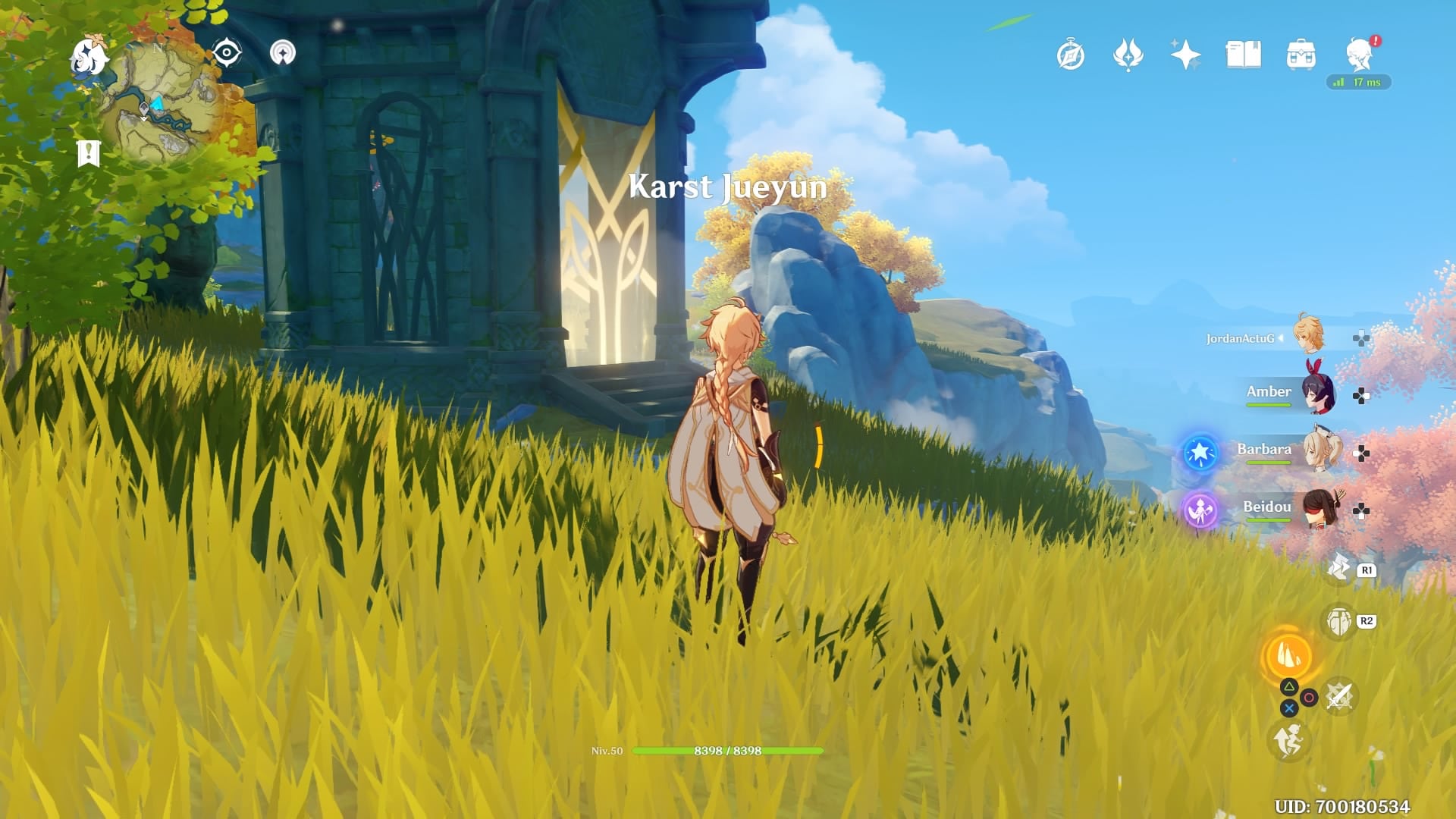Use the crossed-sword attack icon

(x=1339, y=696)
